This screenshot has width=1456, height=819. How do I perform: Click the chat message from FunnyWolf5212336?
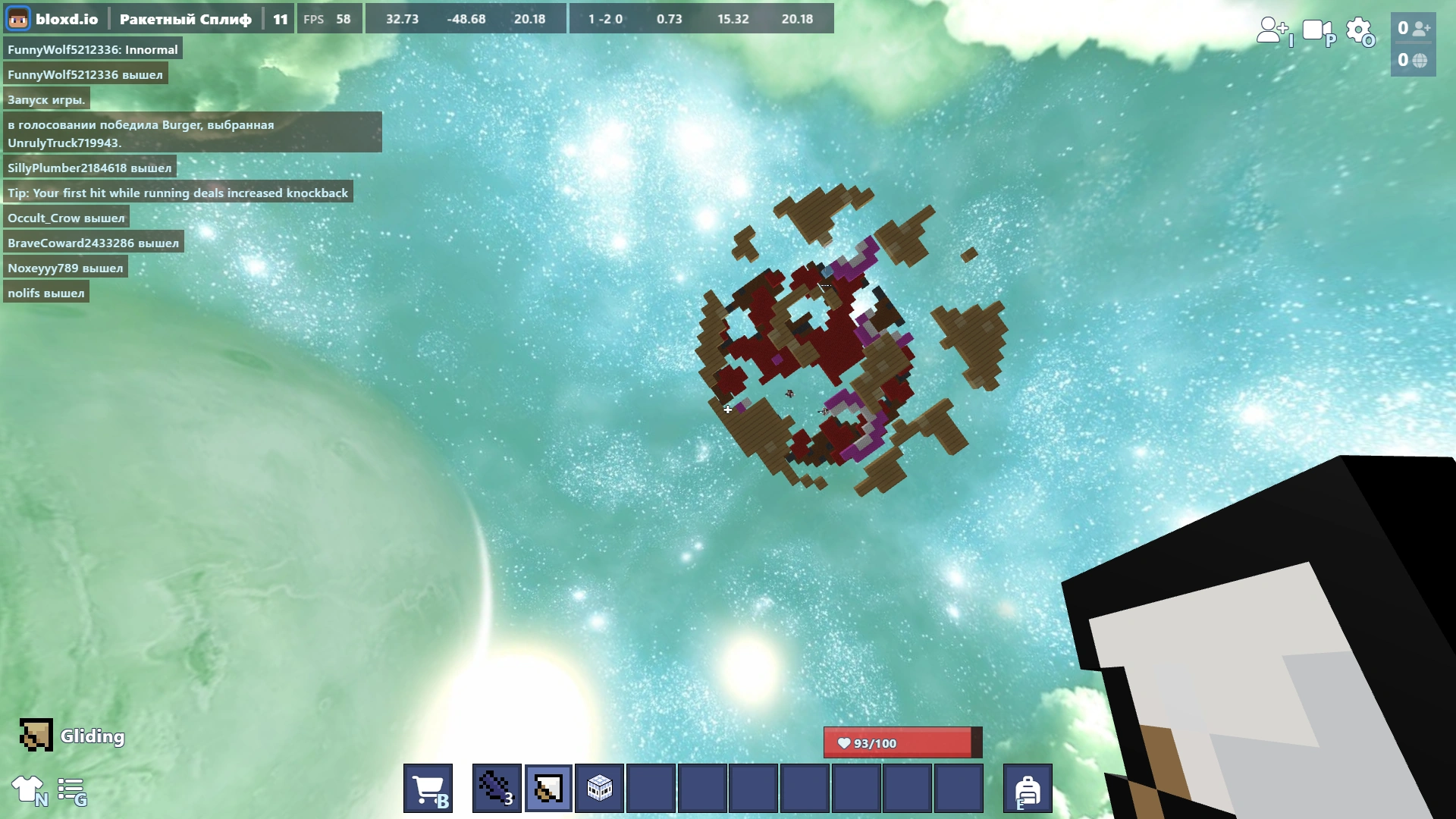pyautogui.click(x=92, y=48)
